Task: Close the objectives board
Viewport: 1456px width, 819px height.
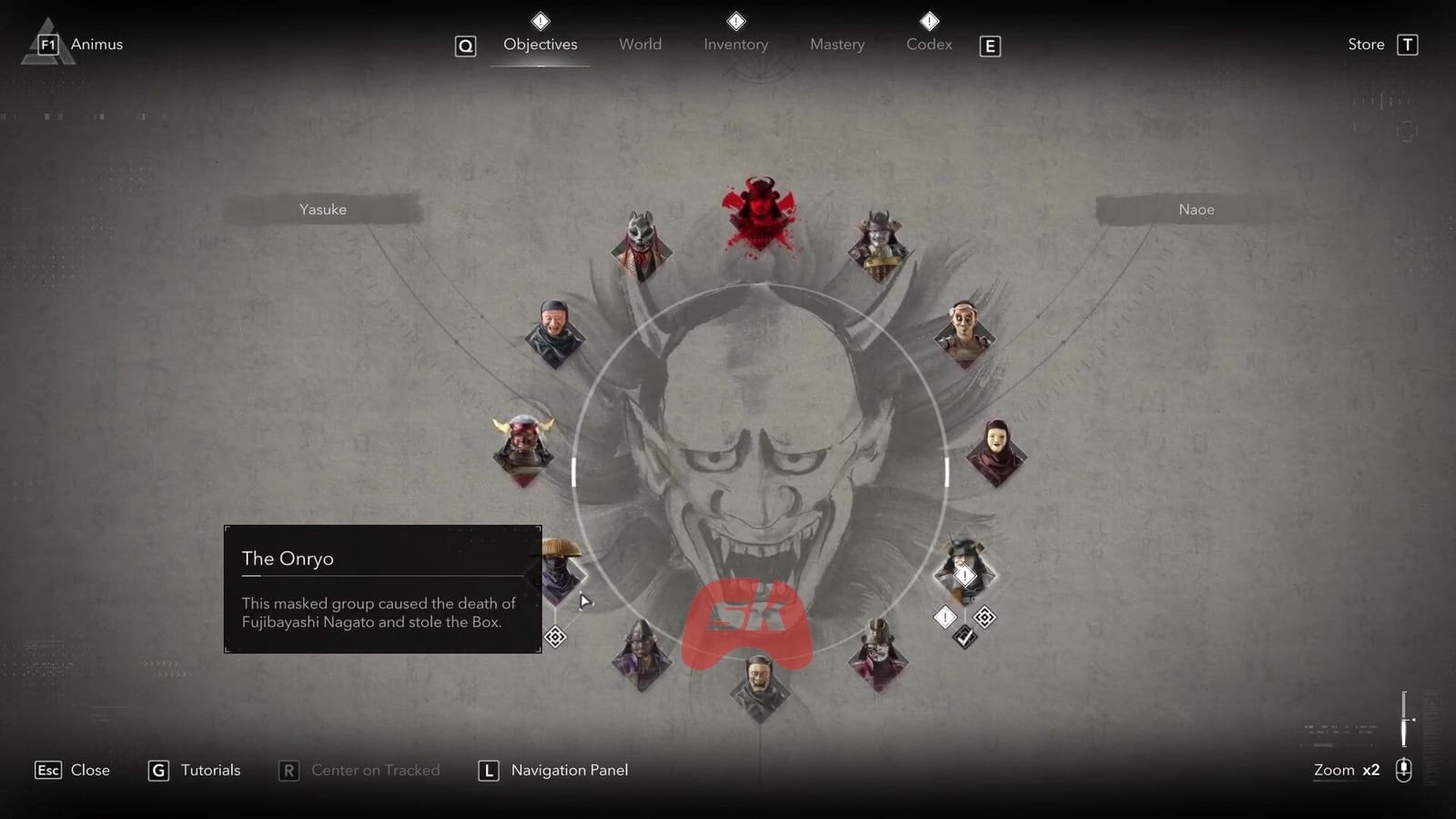Action: [x=71, y=770]
